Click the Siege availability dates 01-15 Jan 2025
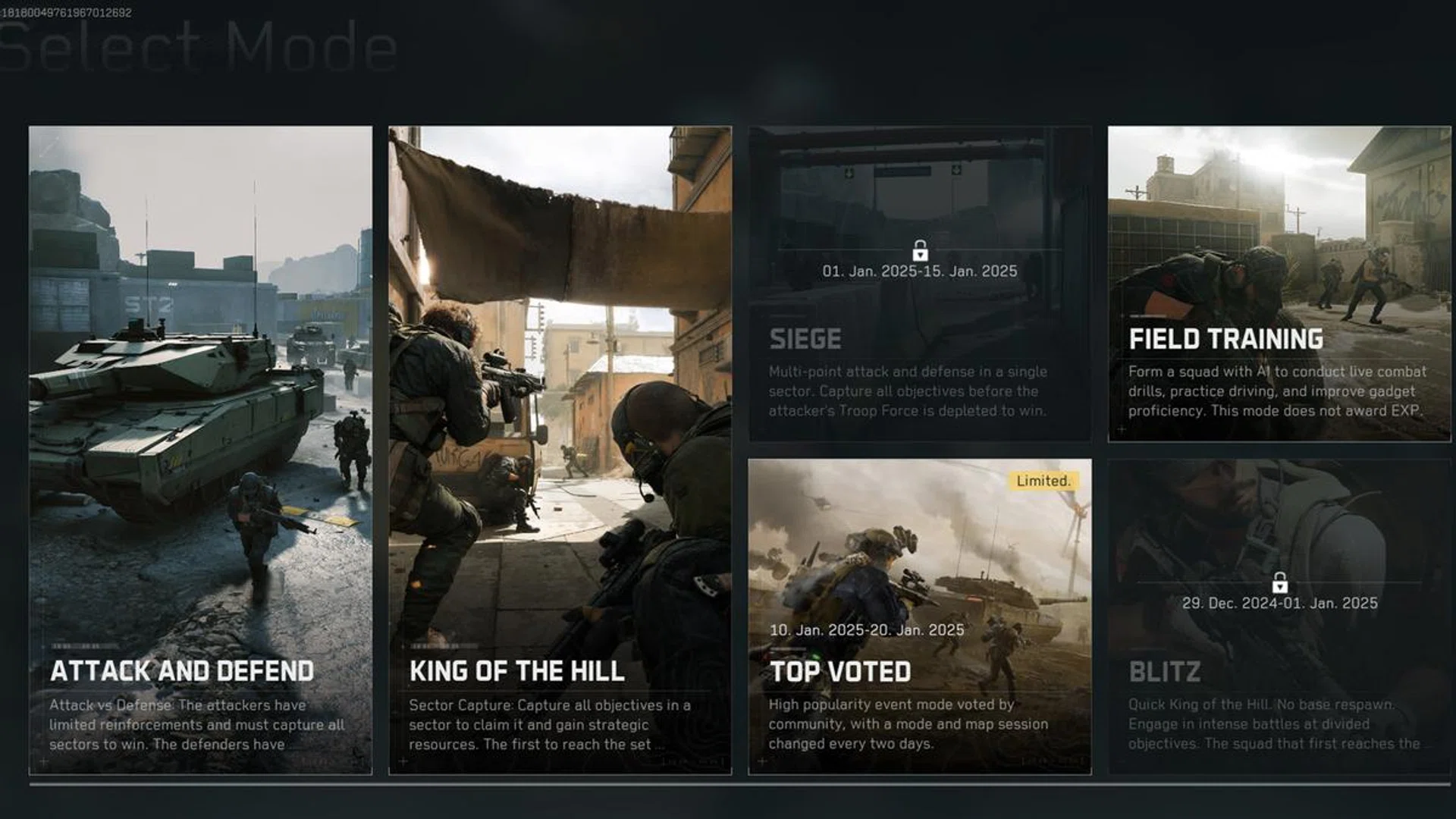 tap(921, 270)
